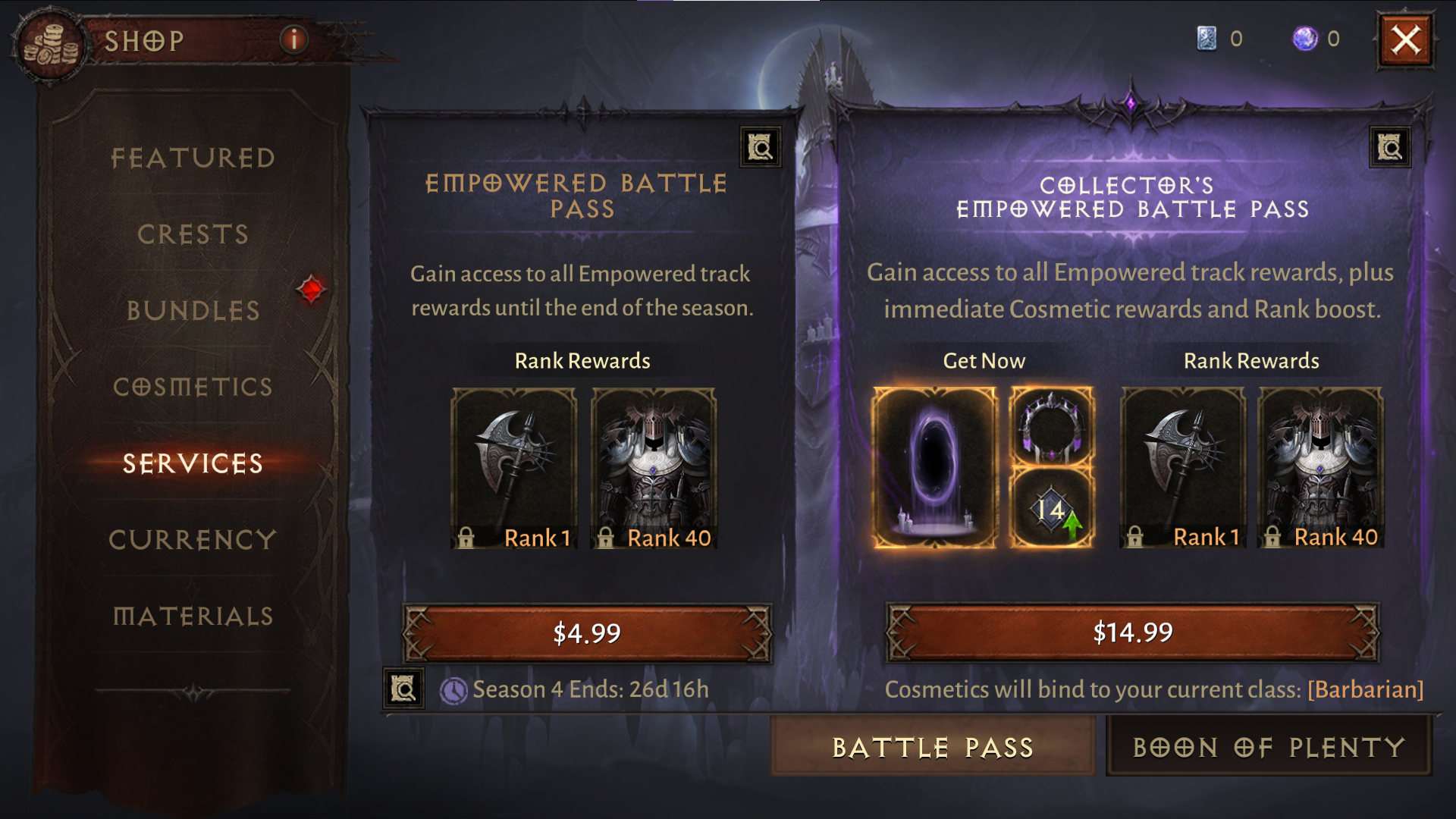Click the preview icon on Collector's Battle Pass card

coord(1389,148)
